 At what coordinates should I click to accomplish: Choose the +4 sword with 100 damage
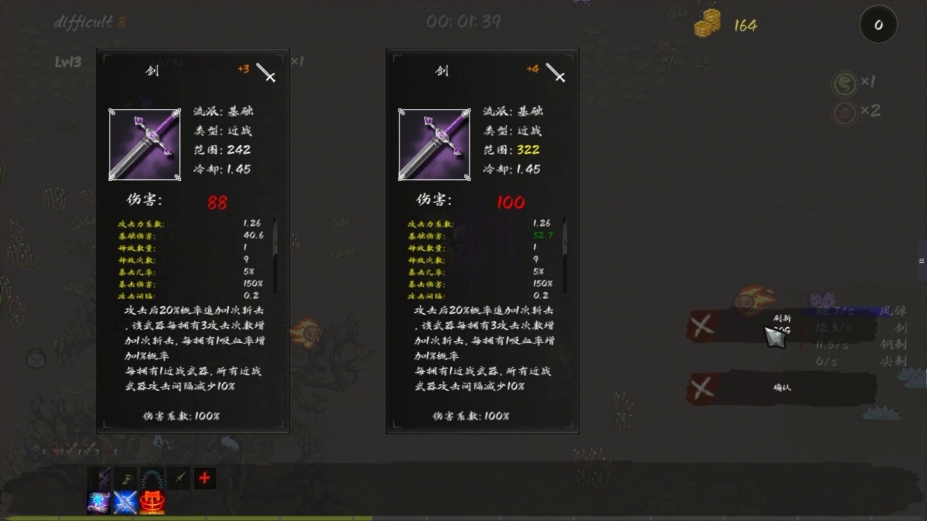[x=482, y=240]
